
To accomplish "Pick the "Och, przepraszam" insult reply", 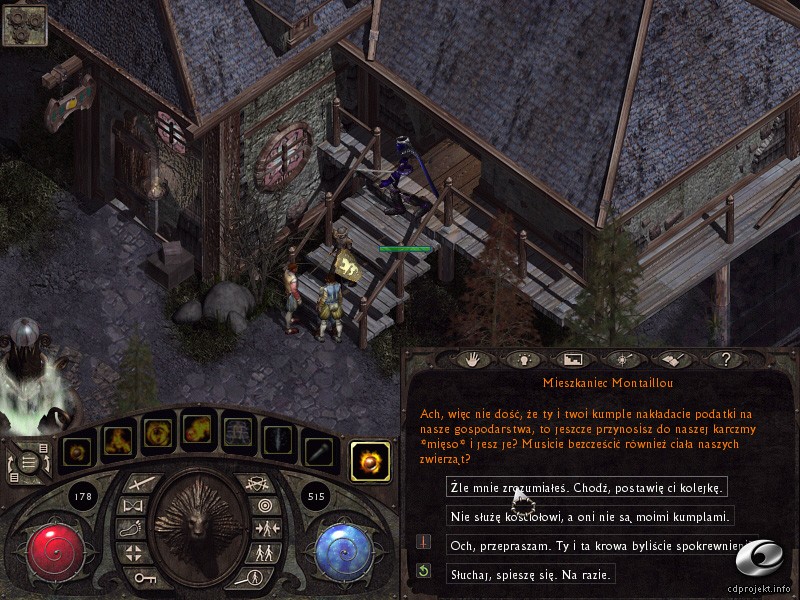I will [x=598, y=545].
